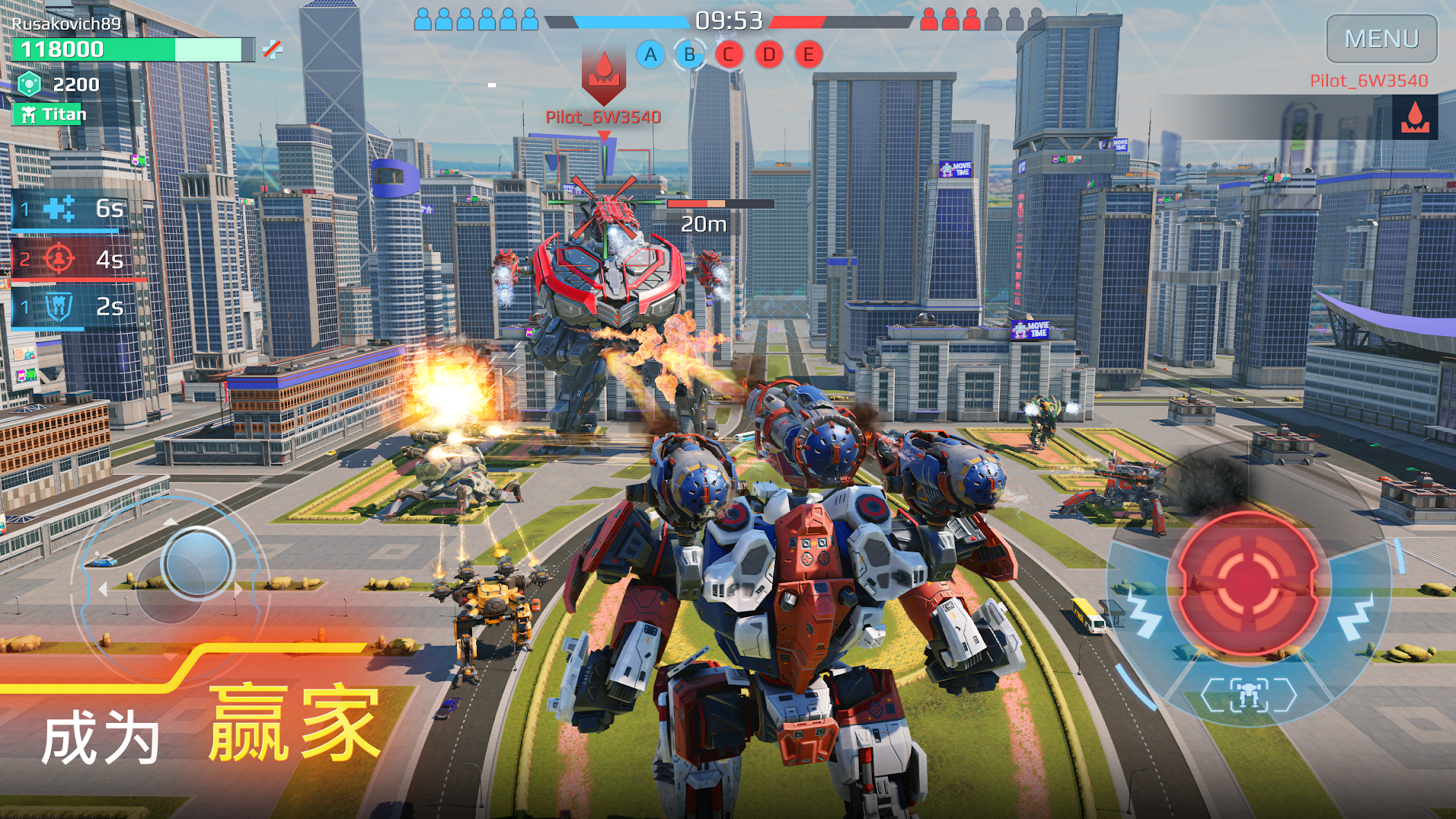Tap the movement joystick knob
This screenshot has width=1456, height=819.
tap(198, 562)
